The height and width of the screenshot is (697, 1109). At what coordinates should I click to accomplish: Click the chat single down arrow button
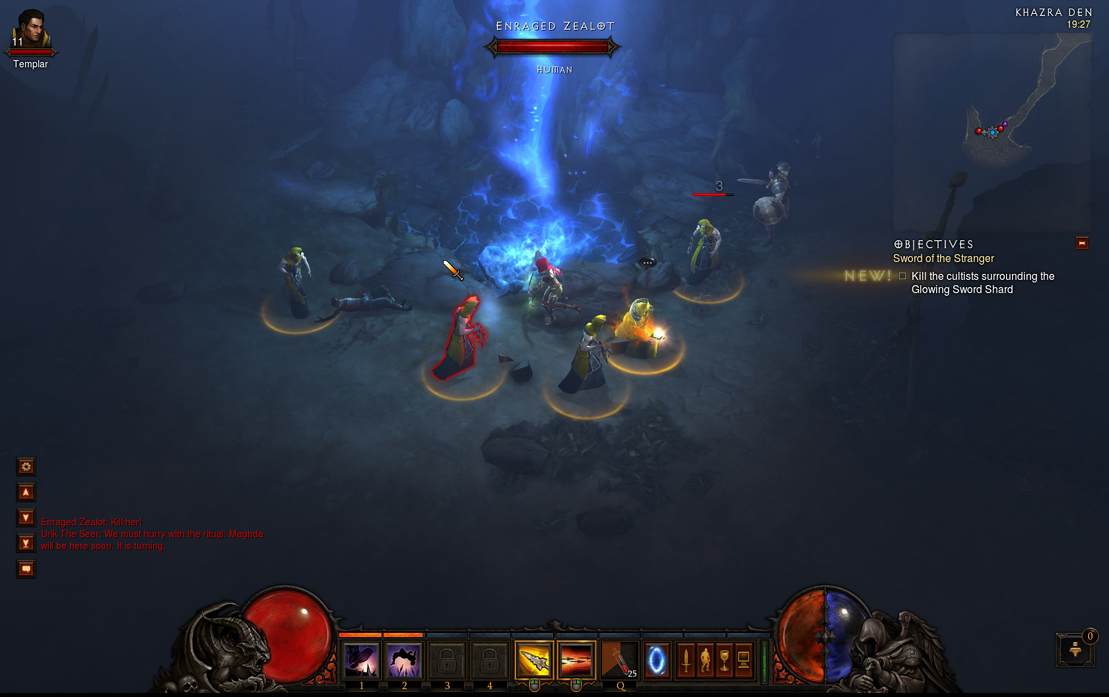coord(26,518)
